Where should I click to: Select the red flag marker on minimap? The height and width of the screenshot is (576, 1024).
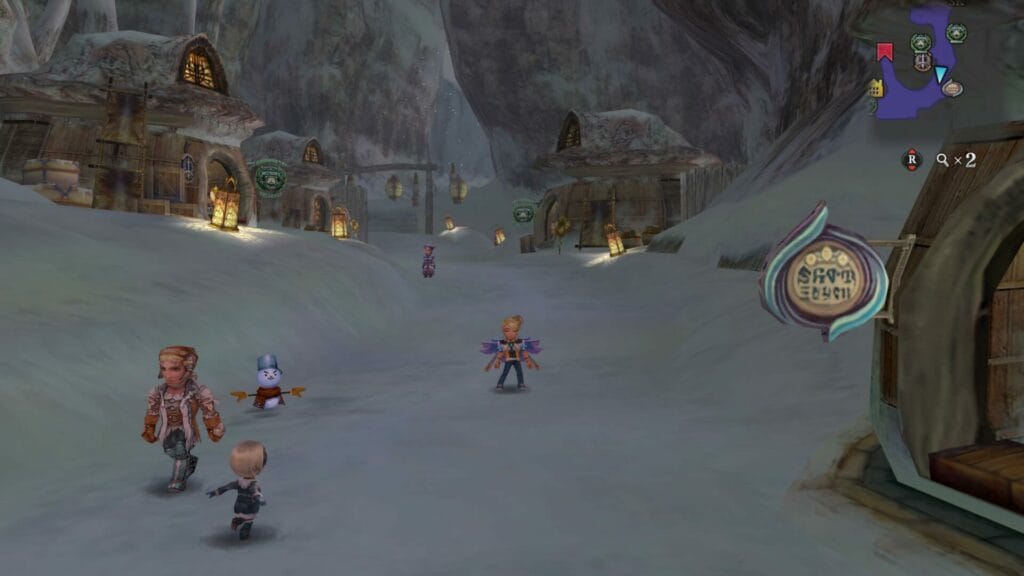click(x=884, y=51)
